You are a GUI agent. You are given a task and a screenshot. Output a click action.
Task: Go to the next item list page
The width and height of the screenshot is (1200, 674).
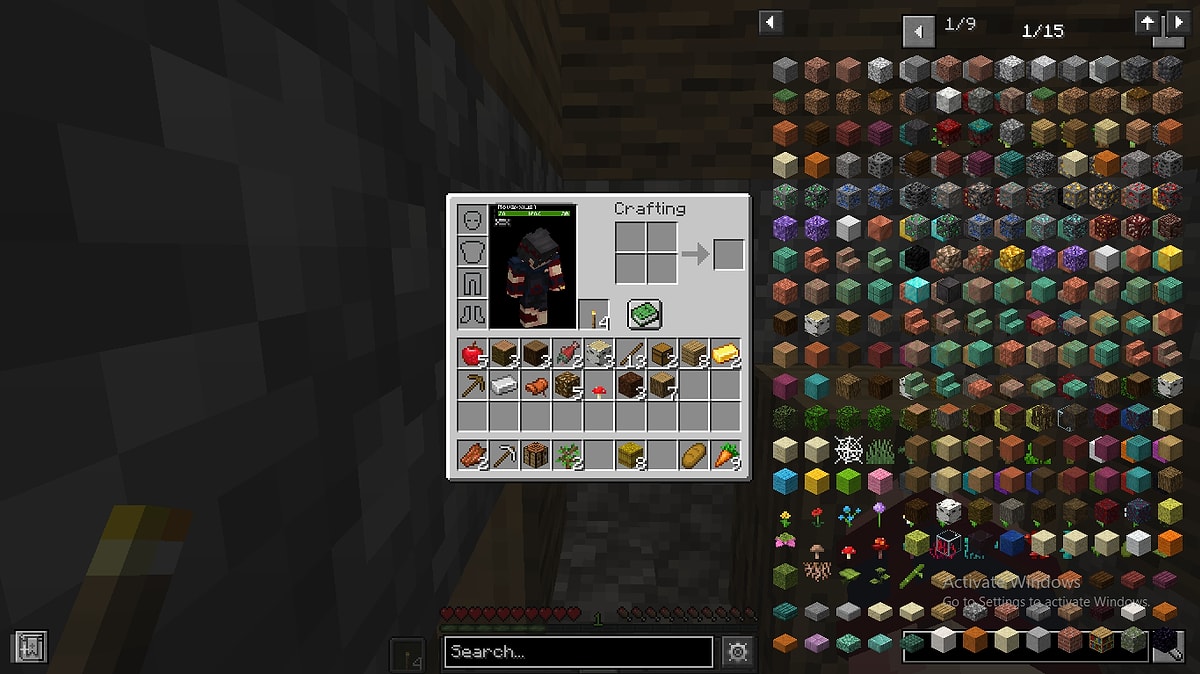[x=1180, y=22]
